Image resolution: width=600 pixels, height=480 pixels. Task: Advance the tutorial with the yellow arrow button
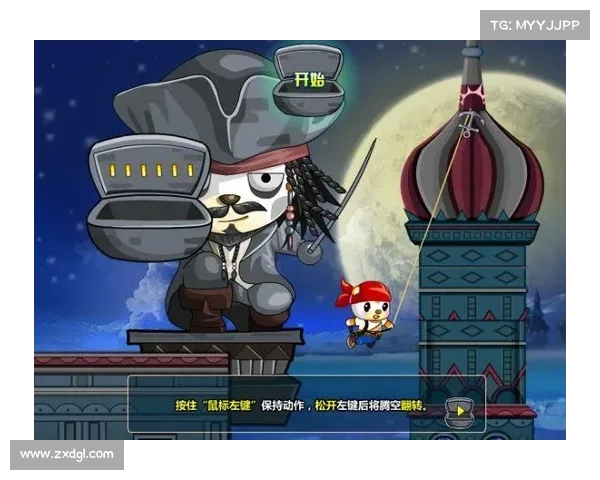tap(458, 409)
